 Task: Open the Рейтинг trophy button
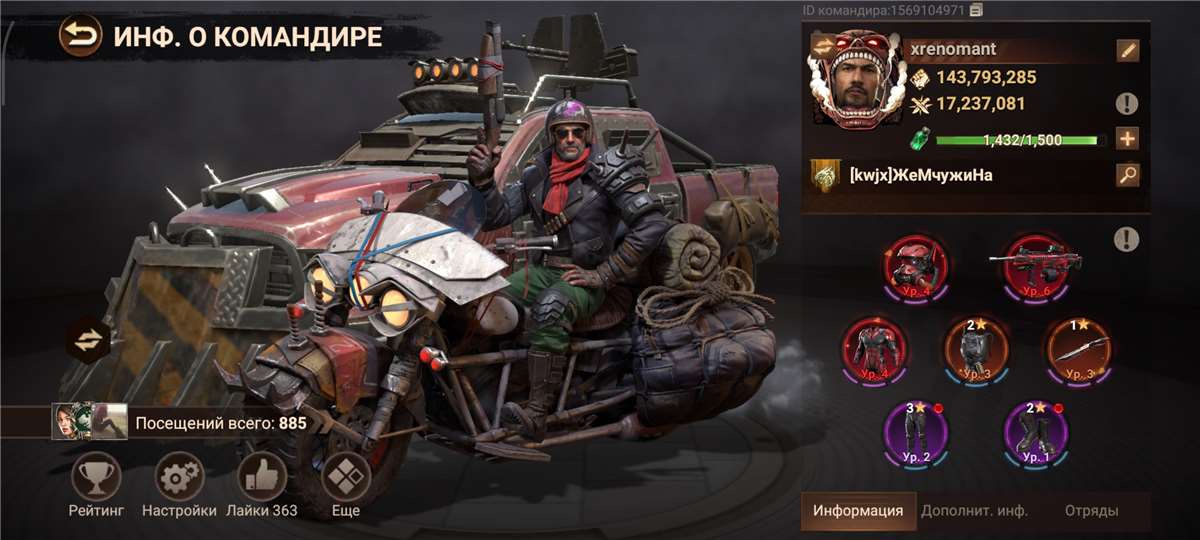[96, 479]
